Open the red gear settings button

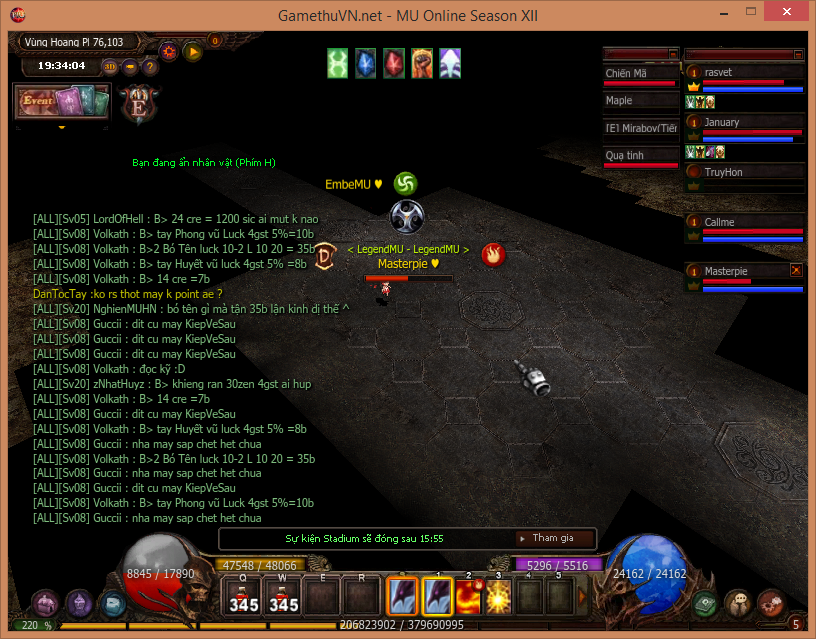pyautogui.click(x=170, y=52)
